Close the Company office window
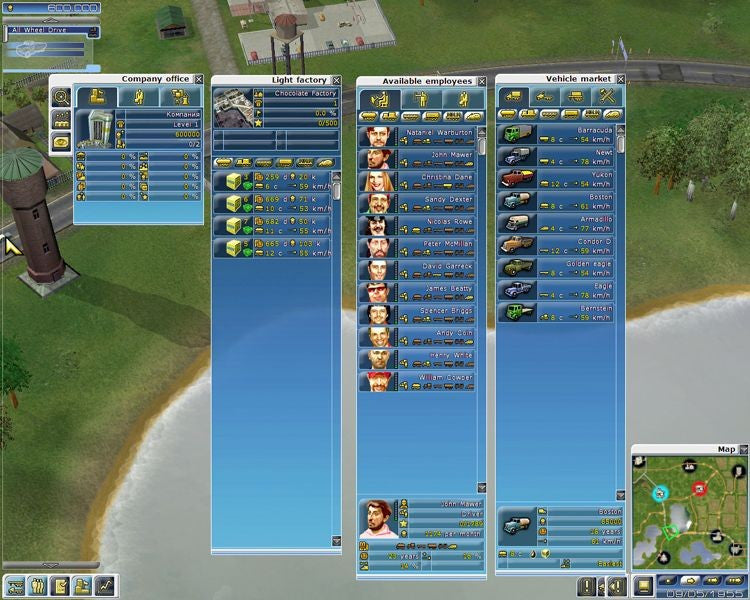750x600 pixels. point(199,79)
